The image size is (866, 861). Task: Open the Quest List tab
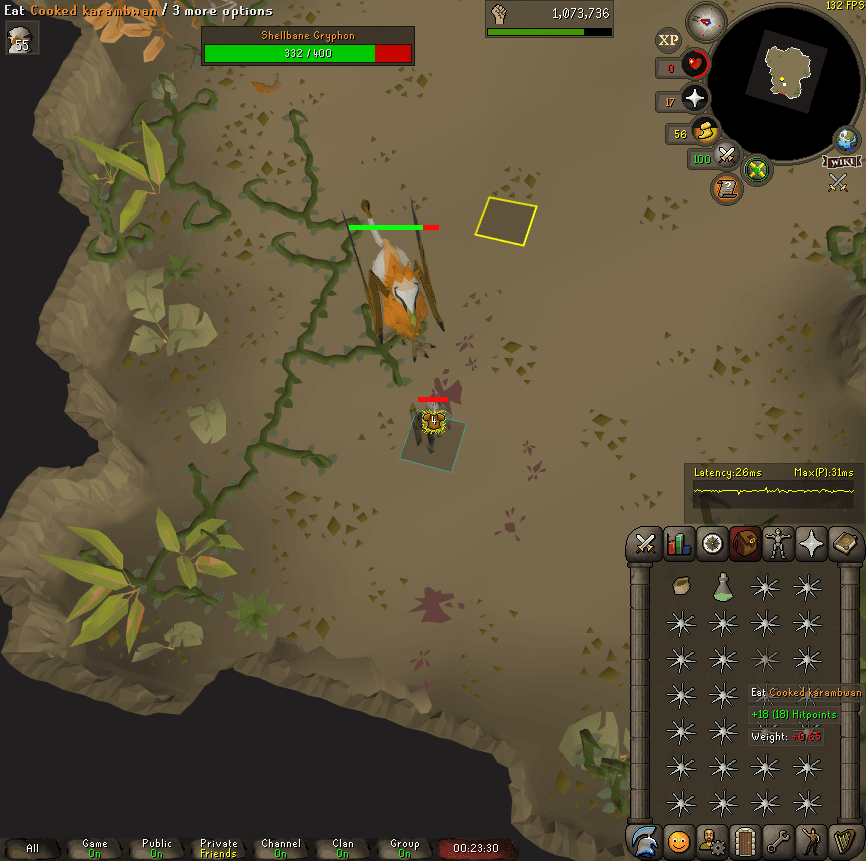712,543
